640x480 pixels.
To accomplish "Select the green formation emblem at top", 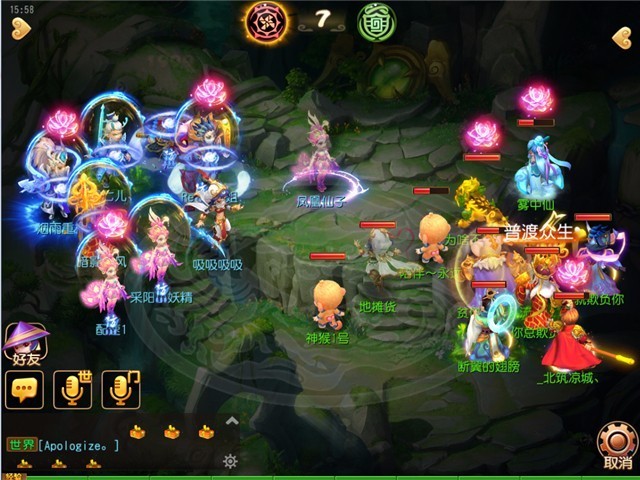I will point(377,20).
